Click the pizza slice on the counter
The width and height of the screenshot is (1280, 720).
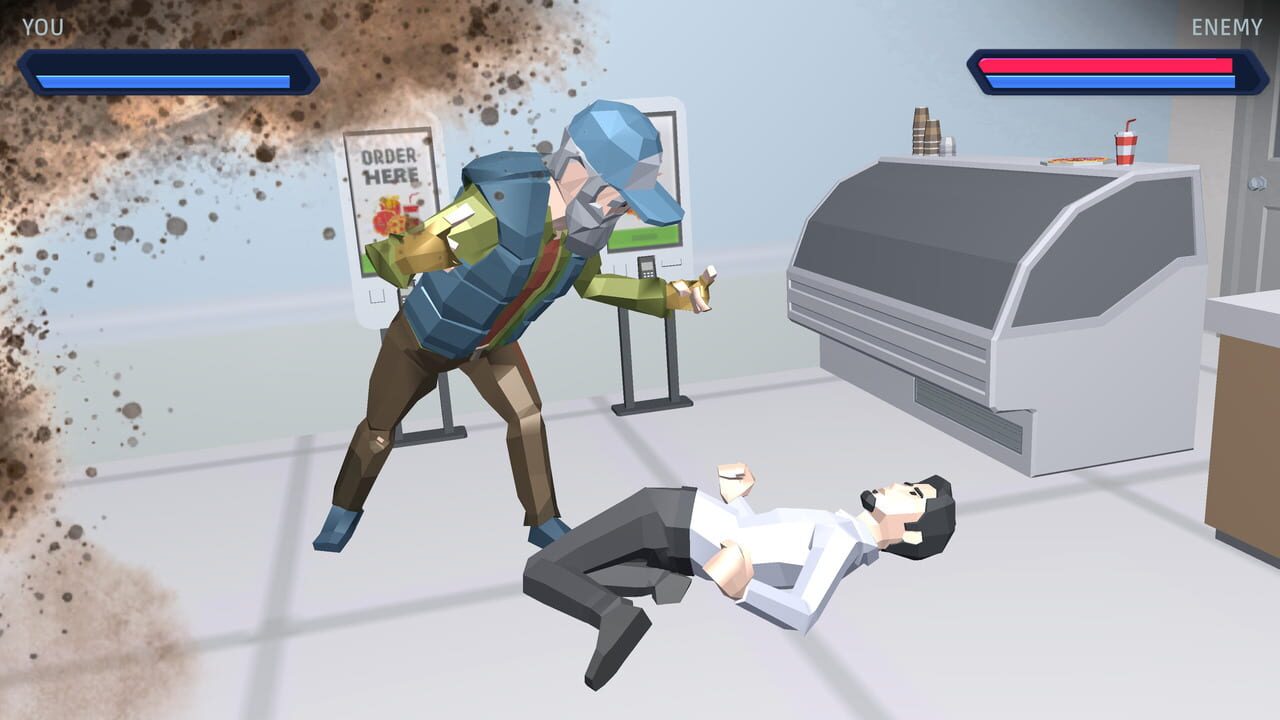tap(1077, 159)
